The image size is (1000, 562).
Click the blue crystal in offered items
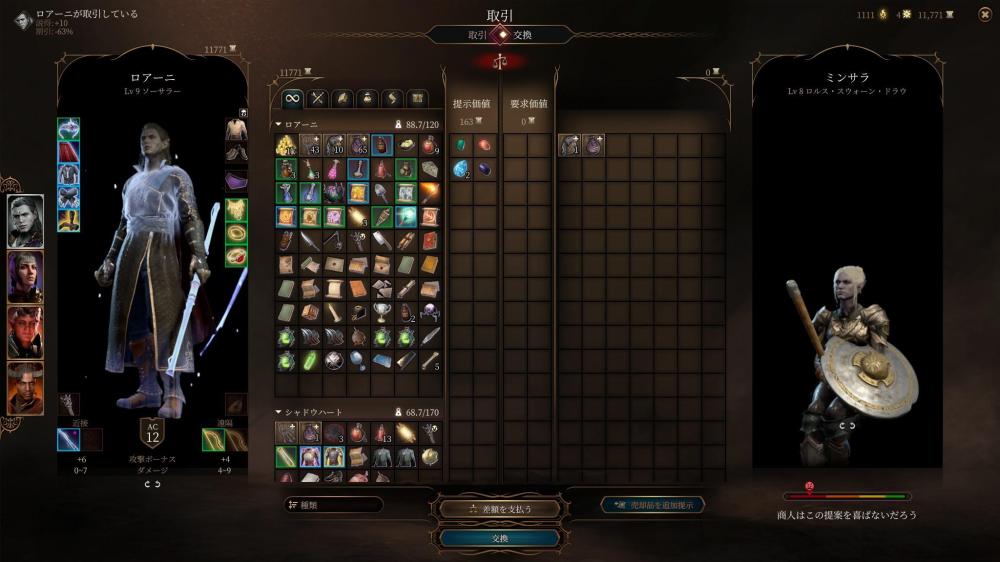[x=462, y=169]
